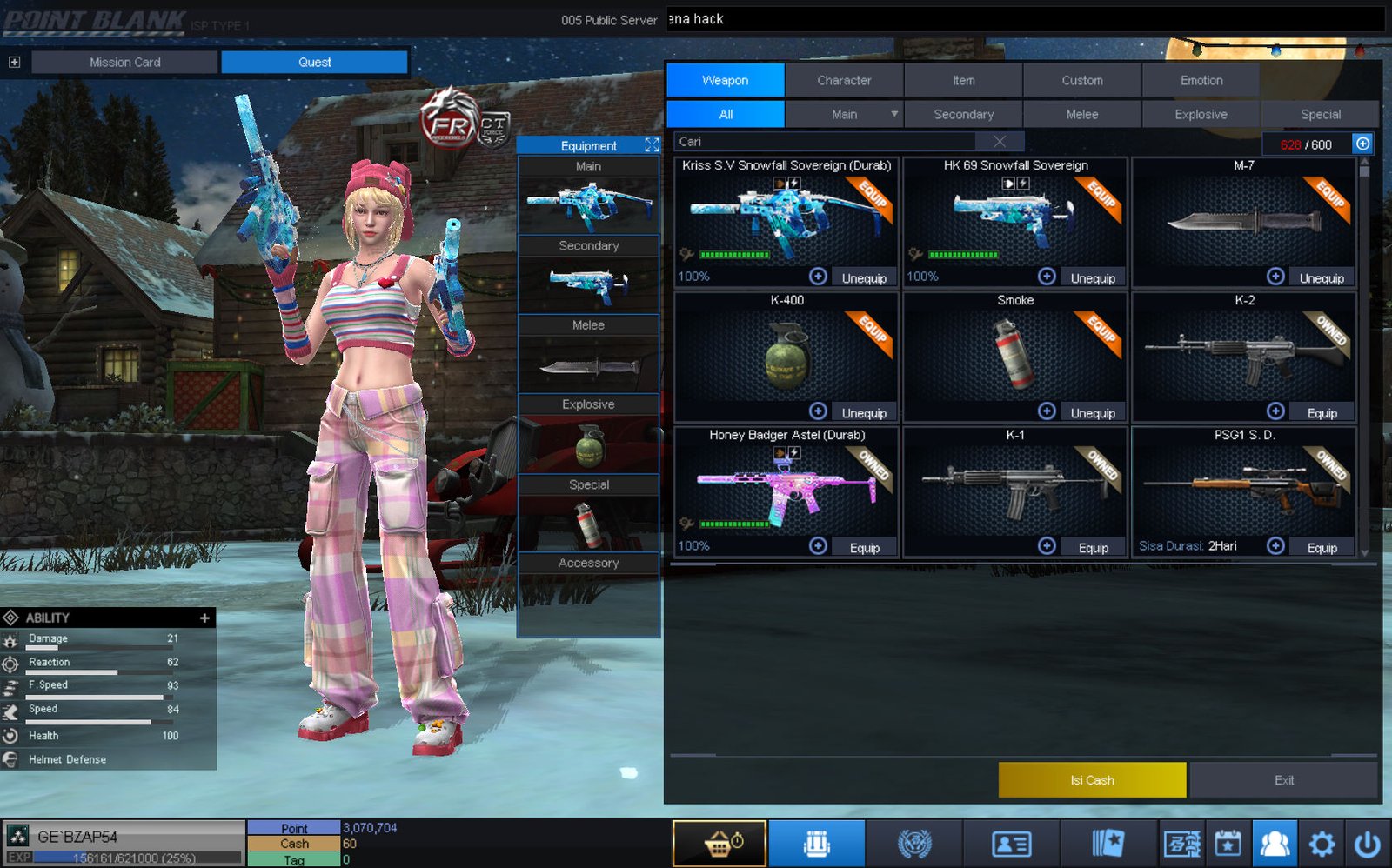Show the Emotion tab
The width and height of the screenshot is (1392, 868).
(x=1201, y=80)
